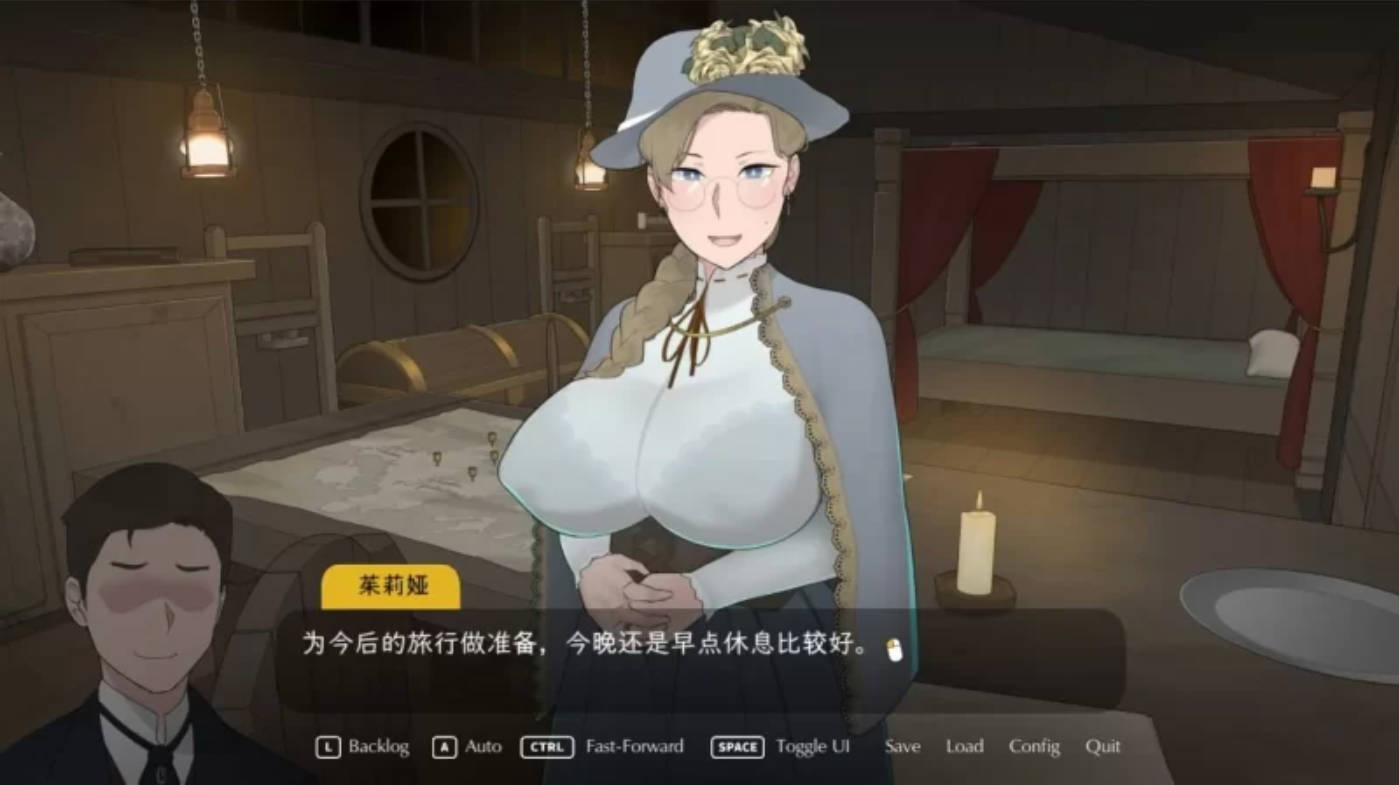Open the Config settings
Viewport: 1399px width, 785px height.
[1035, 746]
